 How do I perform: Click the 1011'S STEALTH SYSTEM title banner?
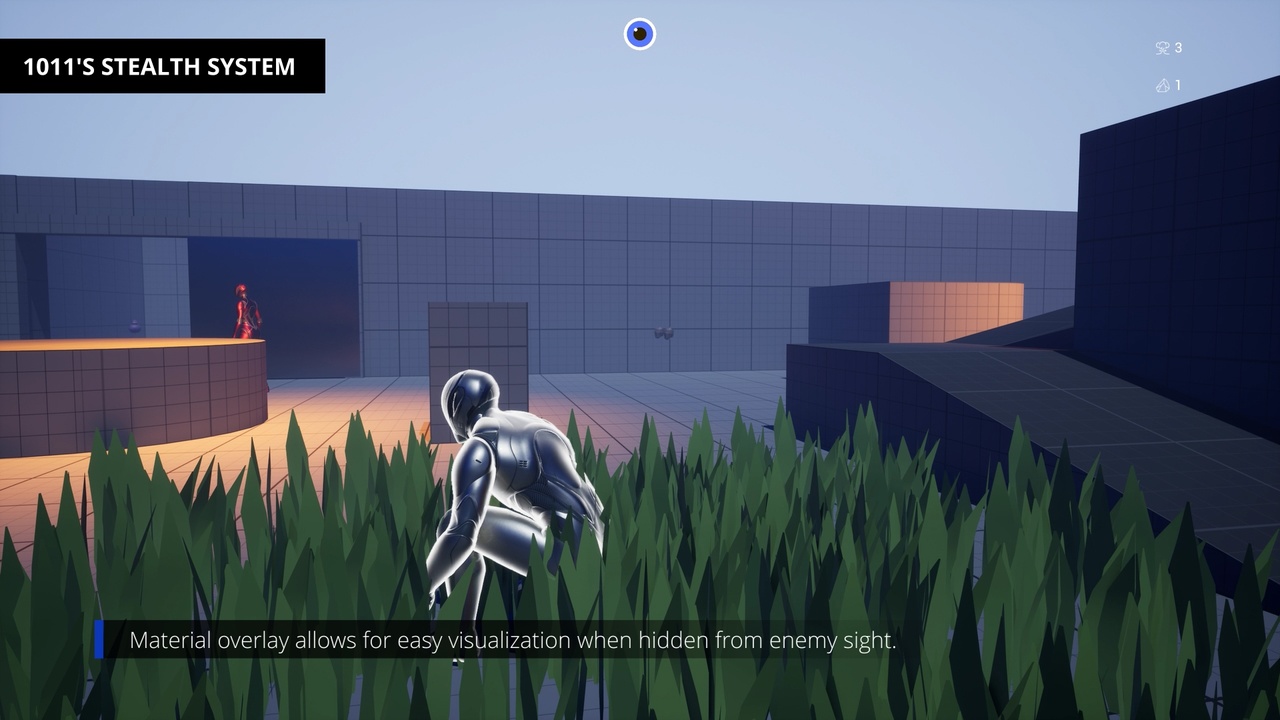pos(162,67)
